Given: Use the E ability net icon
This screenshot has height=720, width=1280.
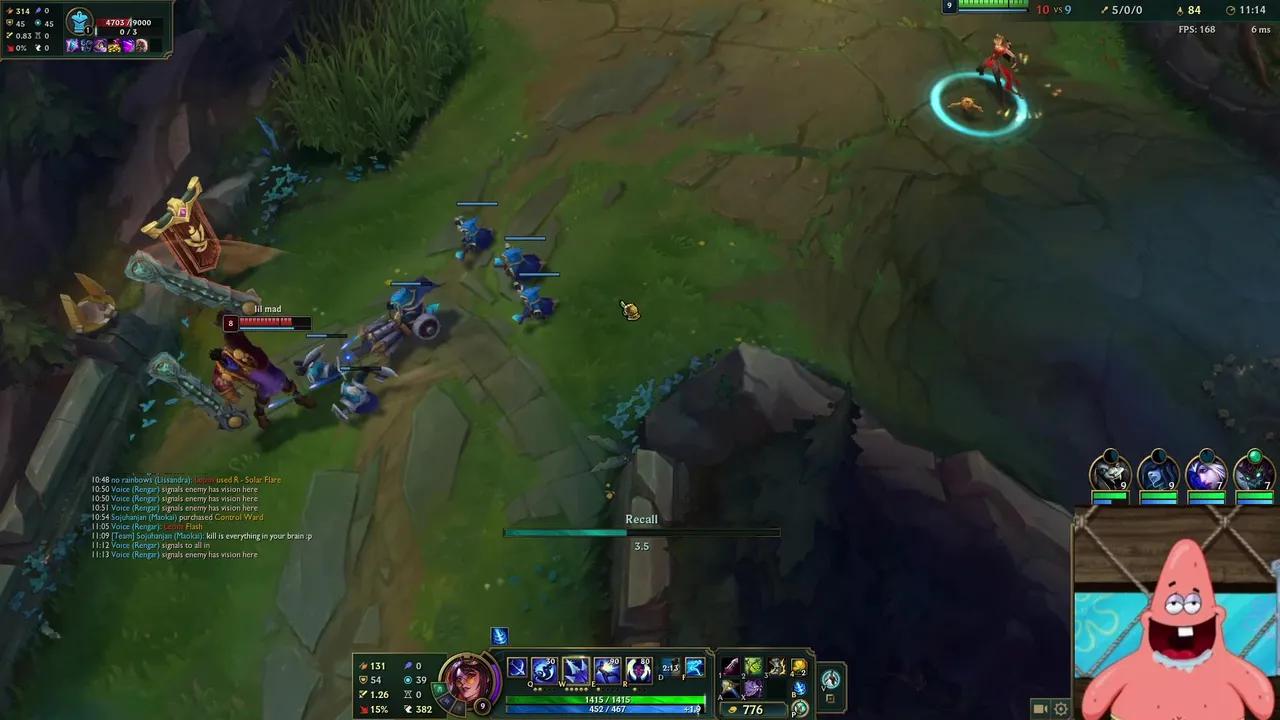Looking at the screenshot, I should click(x=608, y=668).
